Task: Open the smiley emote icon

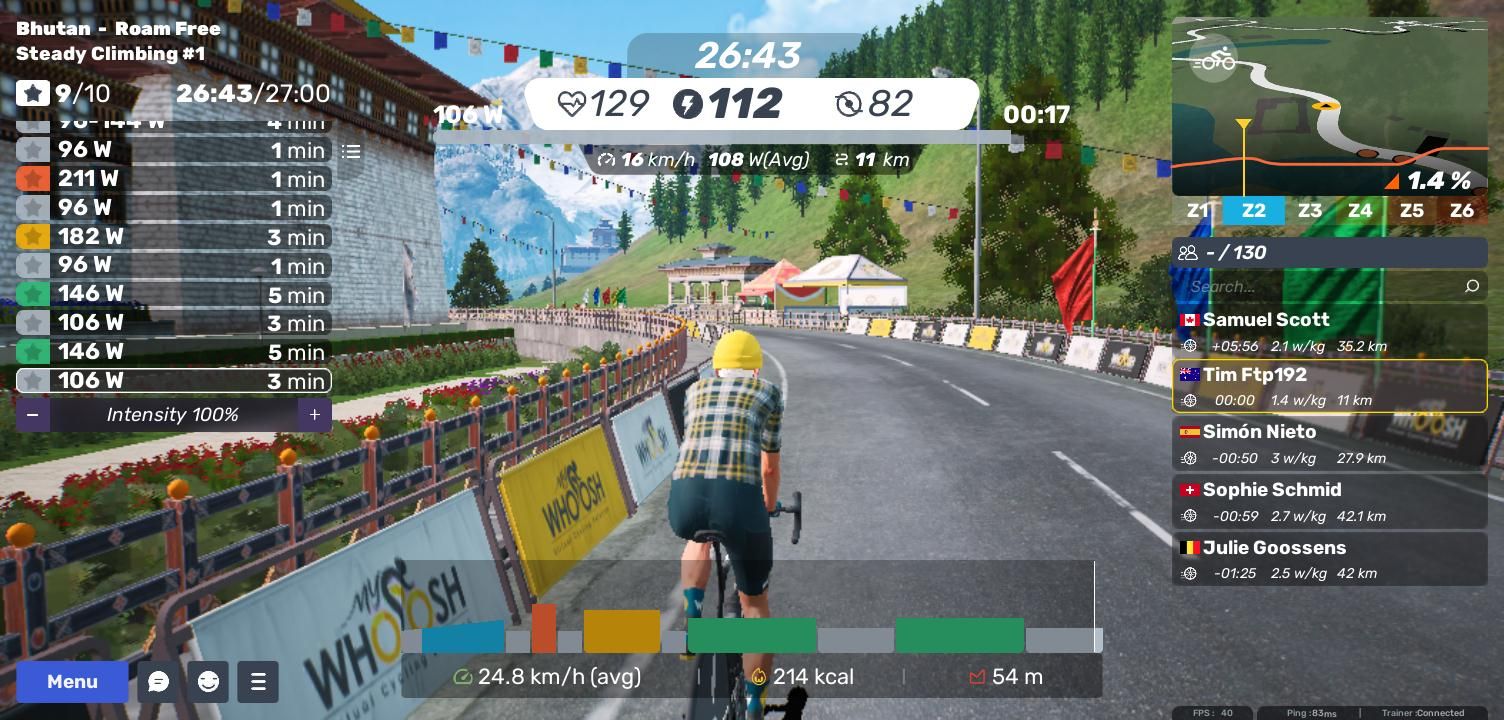Action: (208, 682)
